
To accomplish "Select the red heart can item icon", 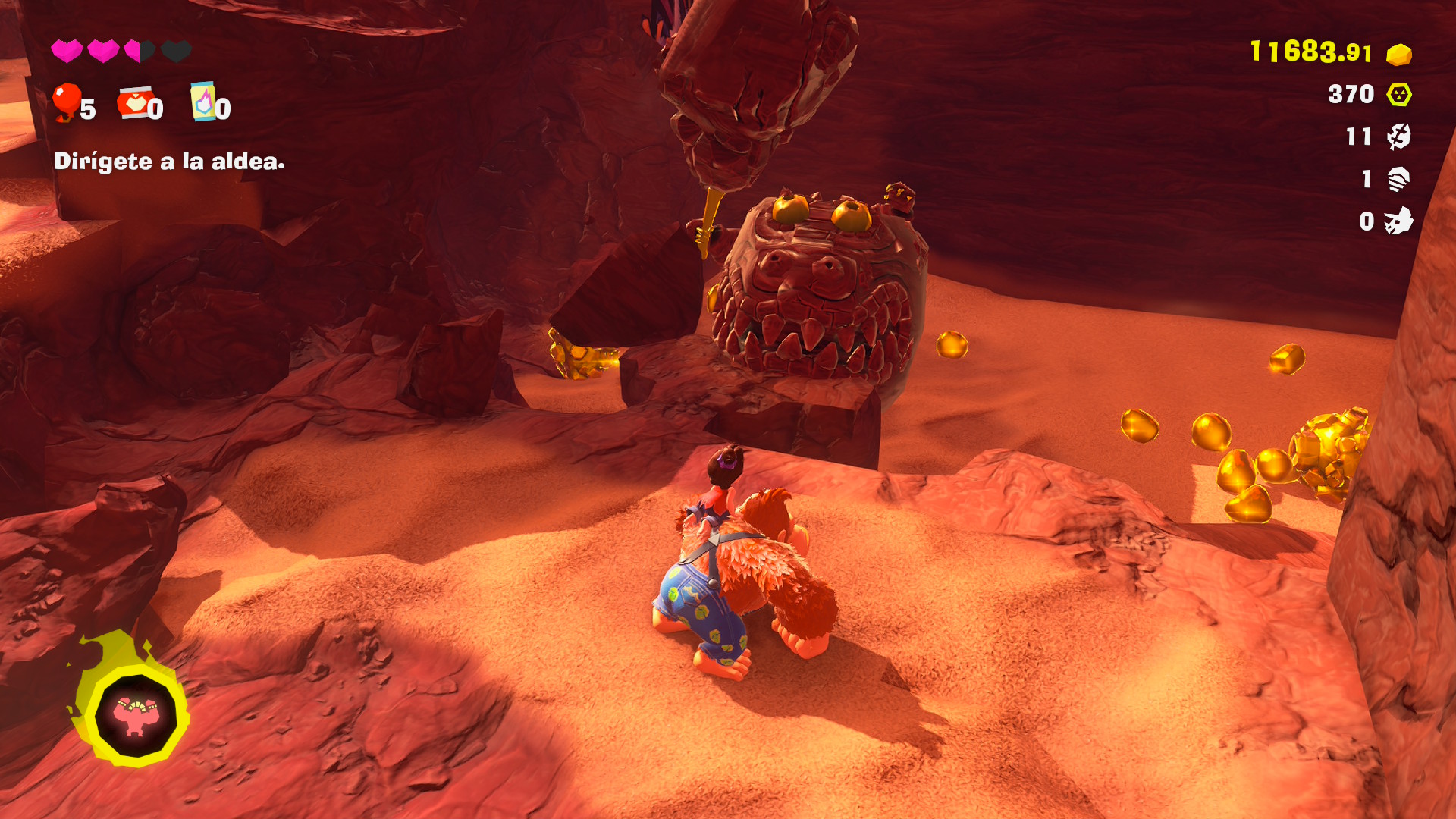I will [134, 103].
